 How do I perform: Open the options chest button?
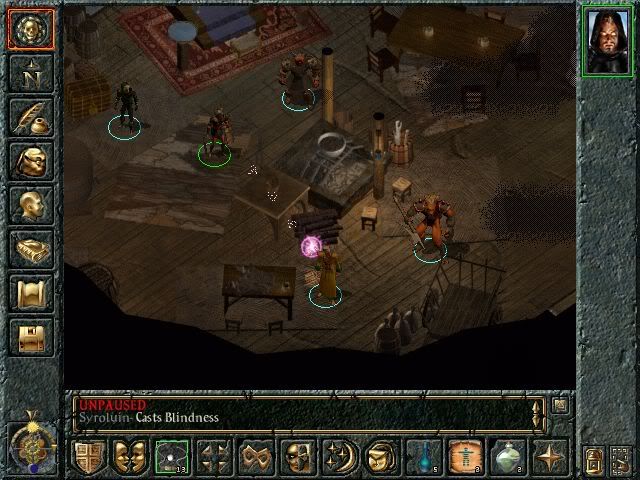(x=30, y=337)
